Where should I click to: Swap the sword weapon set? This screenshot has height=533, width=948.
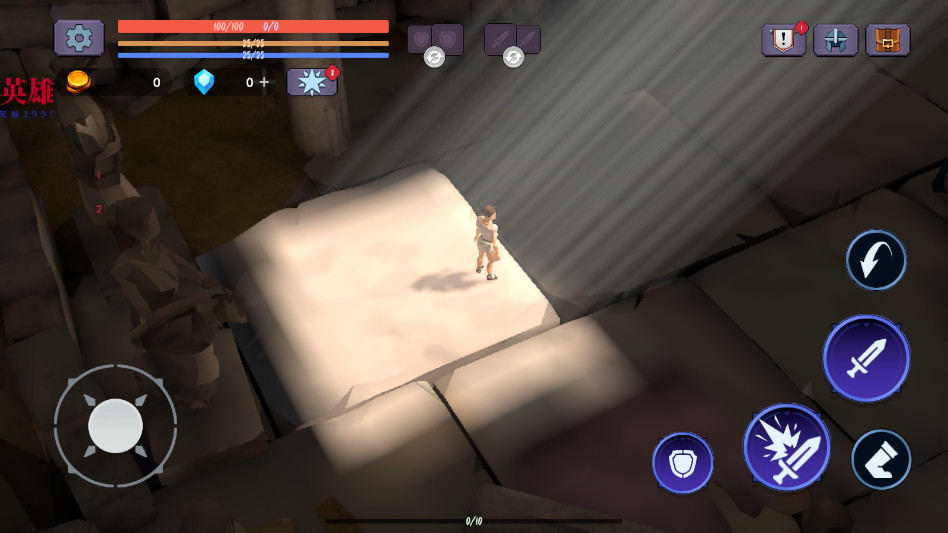(513, 57)
